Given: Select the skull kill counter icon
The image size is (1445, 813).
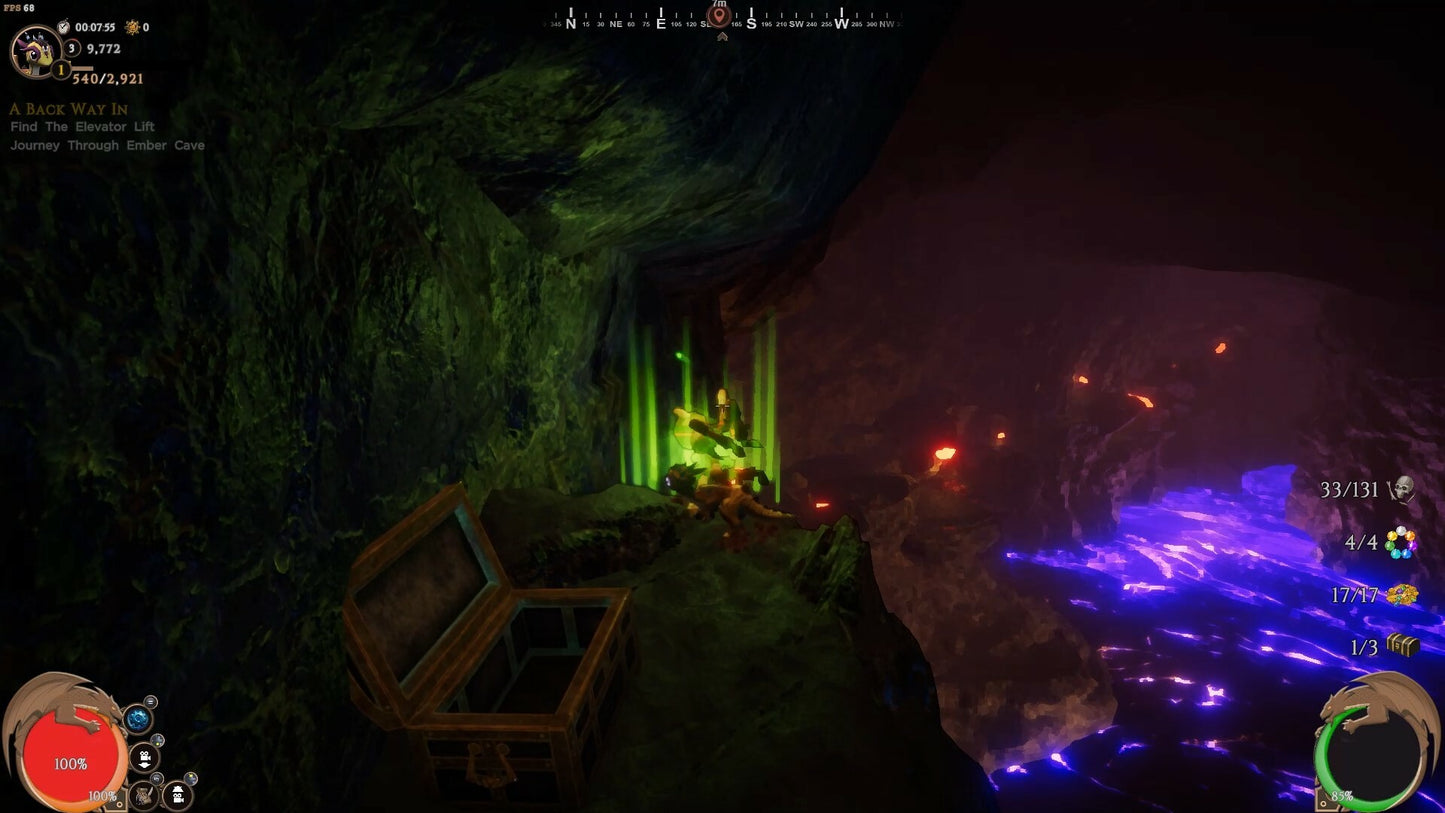Looking at the screenshot, I should [1403, 489].
